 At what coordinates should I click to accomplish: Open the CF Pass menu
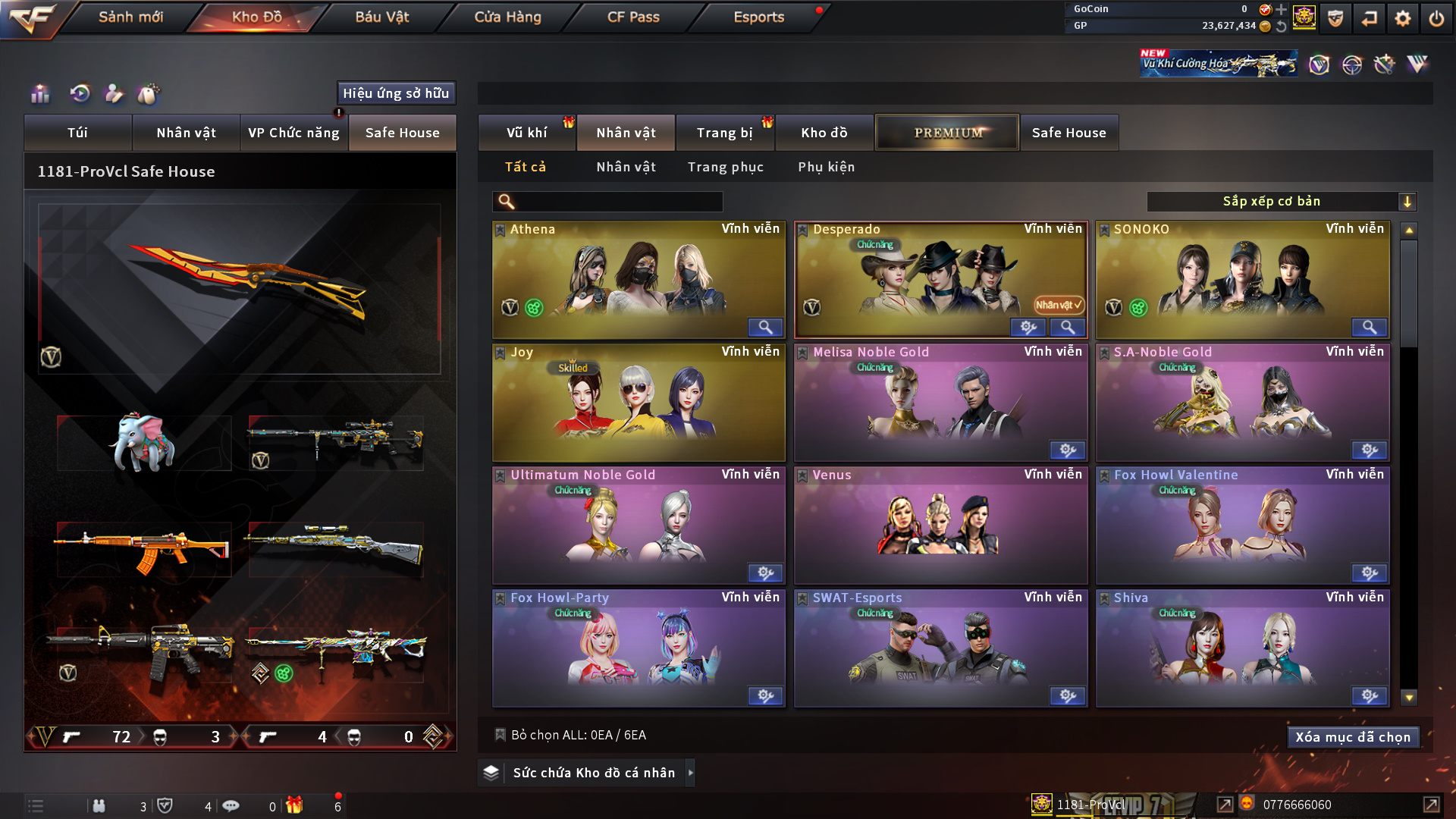click(x=633, y=17)
